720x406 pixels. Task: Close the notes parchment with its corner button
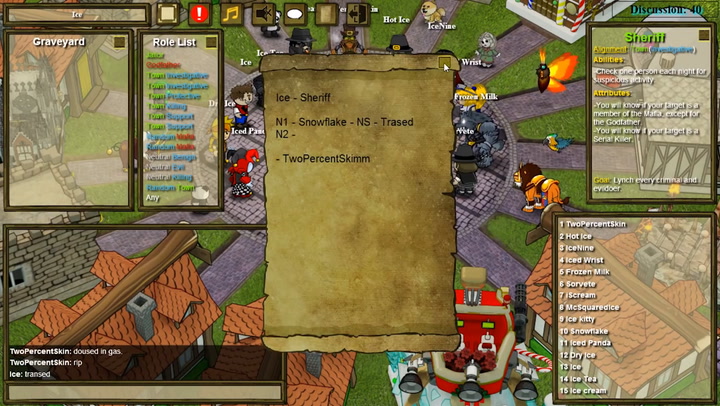446,65
